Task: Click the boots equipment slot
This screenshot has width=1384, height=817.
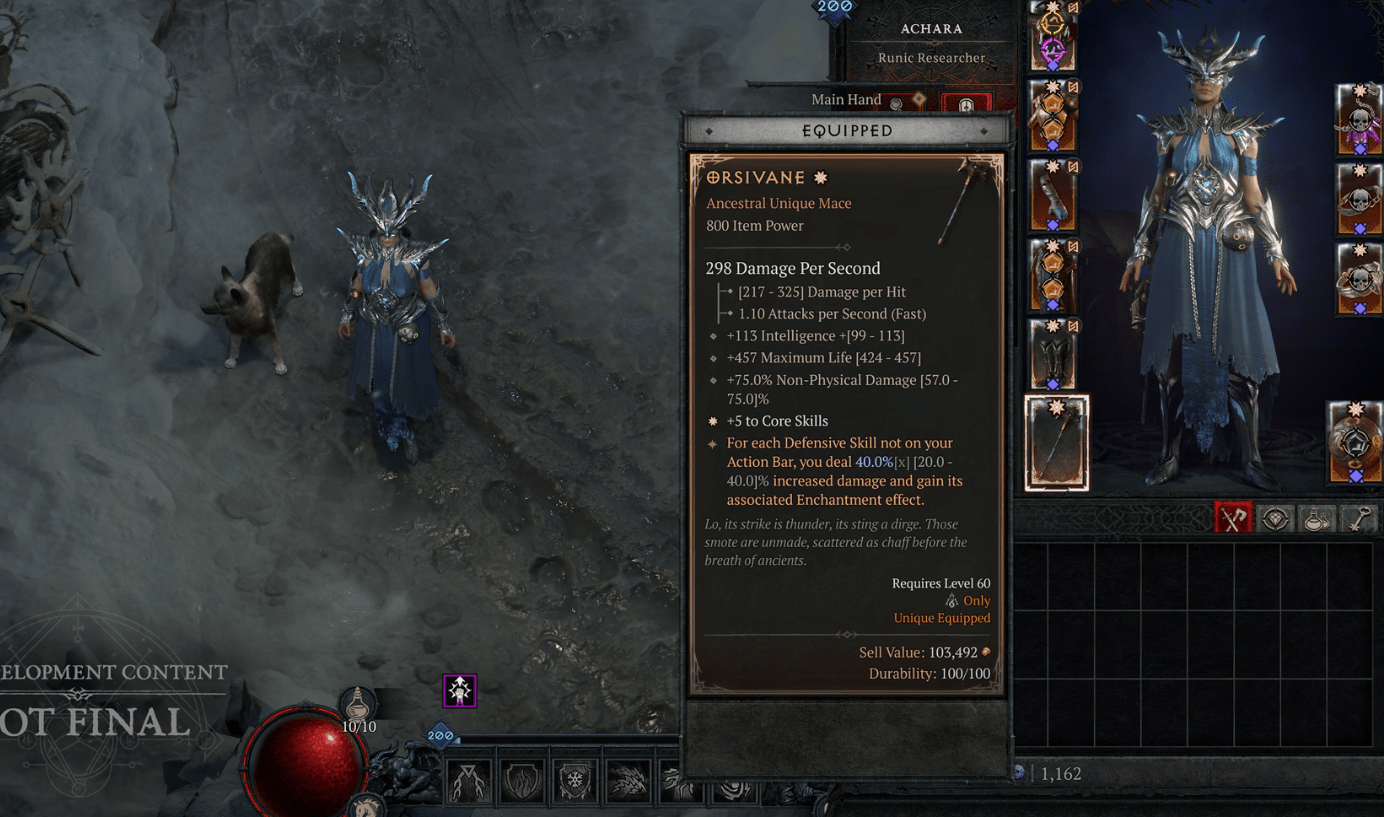Action: tap(1053, 355)
